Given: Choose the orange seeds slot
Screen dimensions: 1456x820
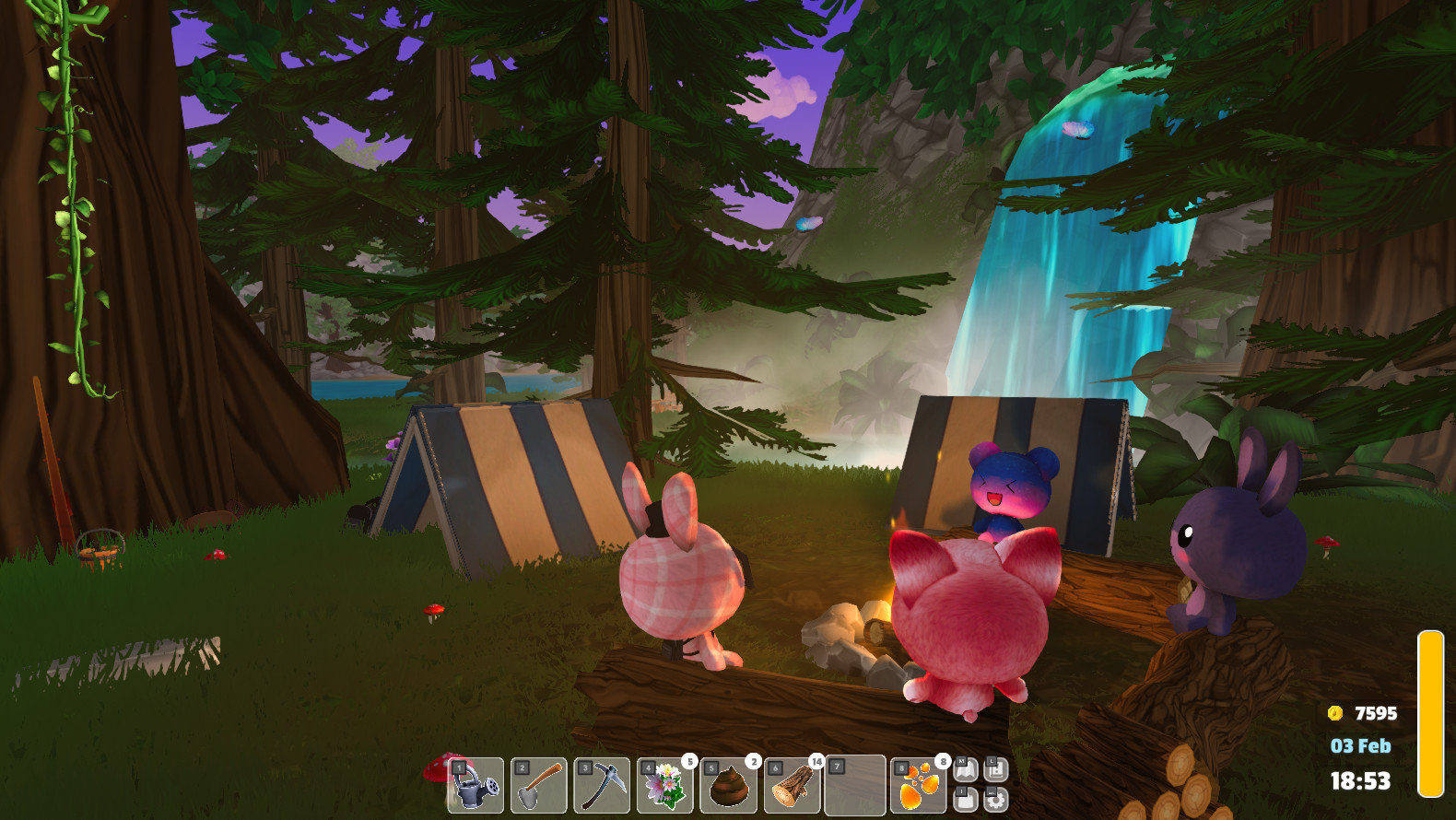Looking at the screenshot, I should tap(919, 786).
